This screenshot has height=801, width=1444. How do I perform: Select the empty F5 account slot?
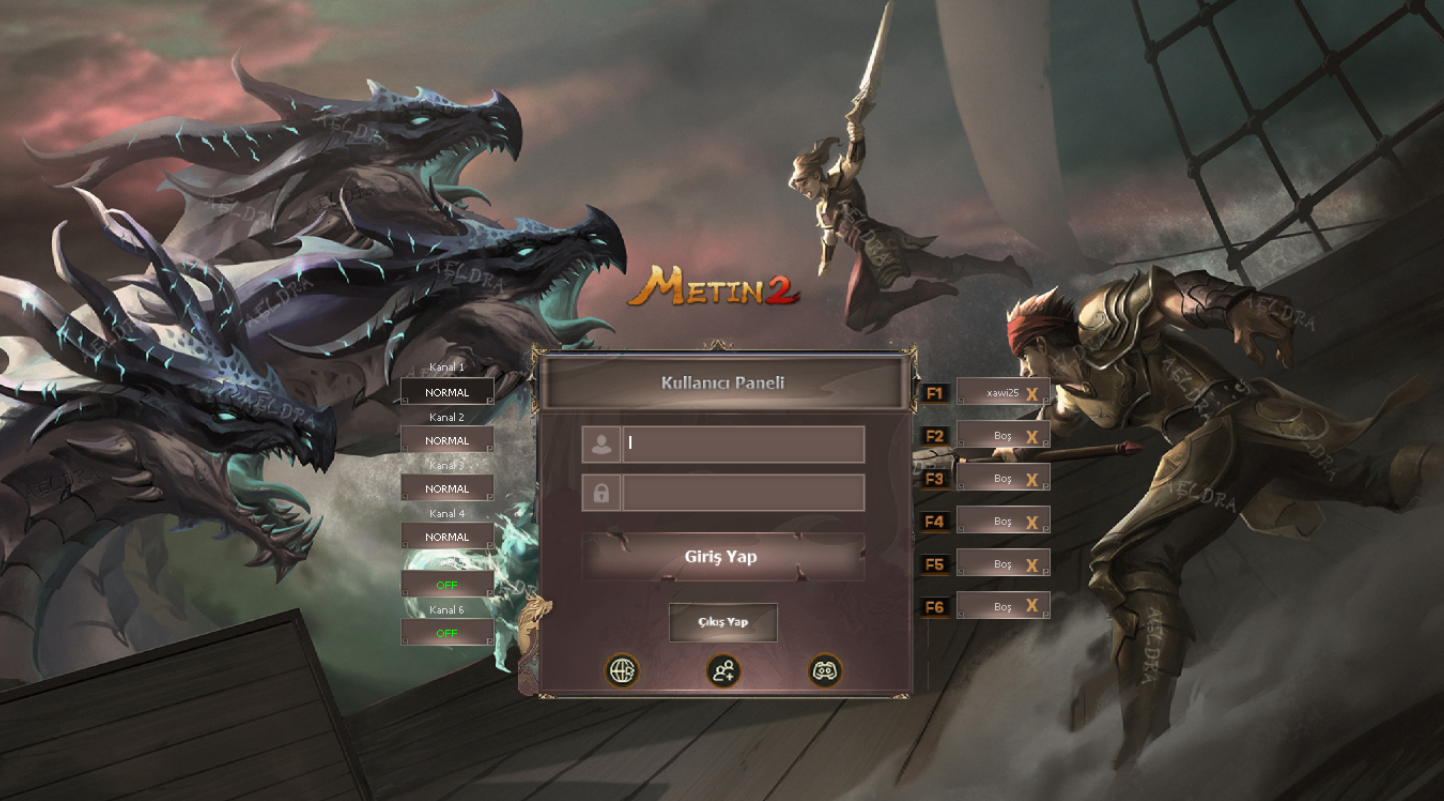(x=995, y=564)
